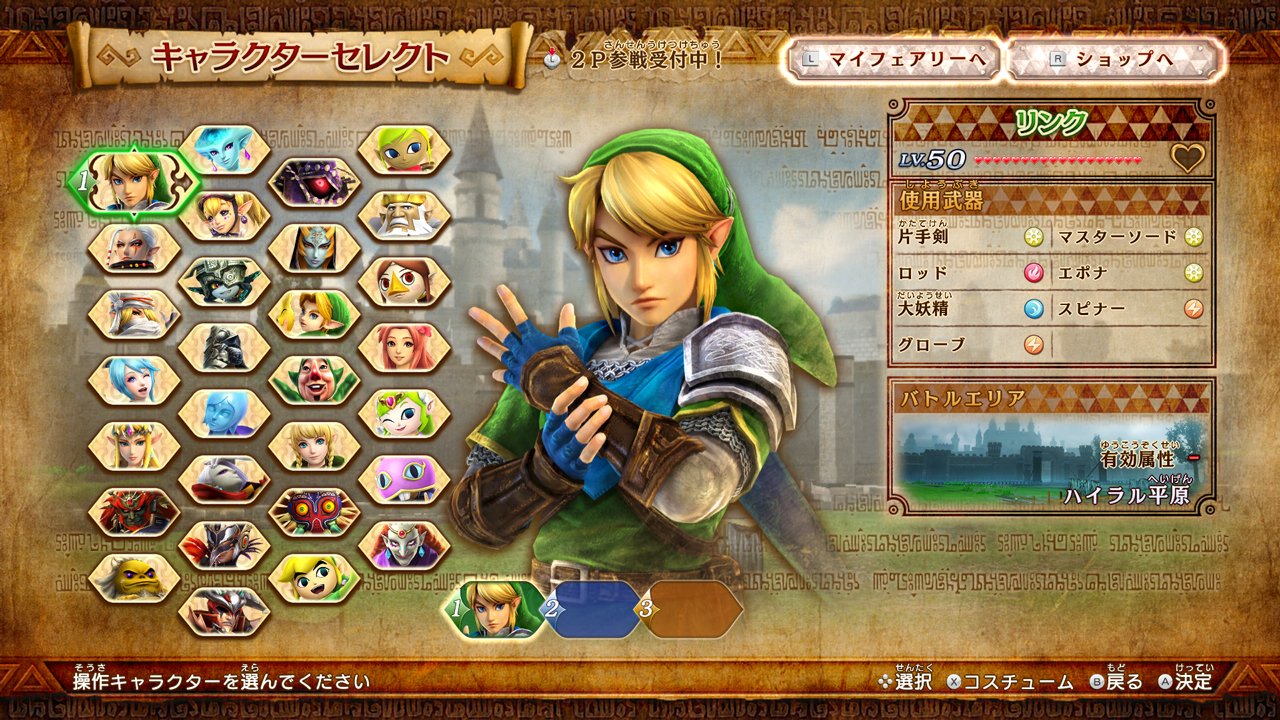The image size is (1280, 720).
Task: Select the yellow light element icon next to 片手剣
Action: 1034,236
